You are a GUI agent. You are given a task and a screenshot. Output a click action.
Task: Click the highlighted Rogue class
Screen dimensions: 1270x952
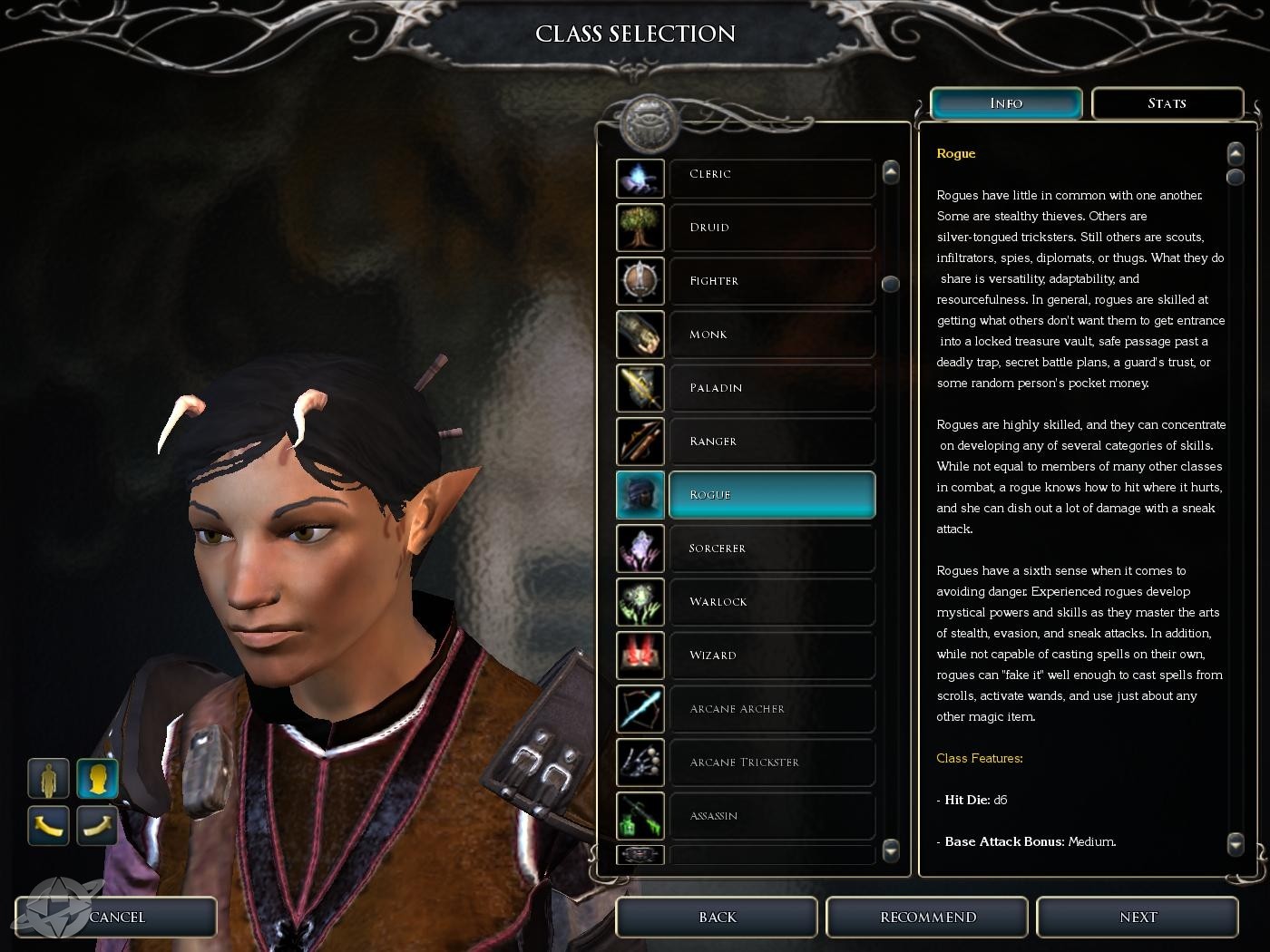click(x=771, y=495)
